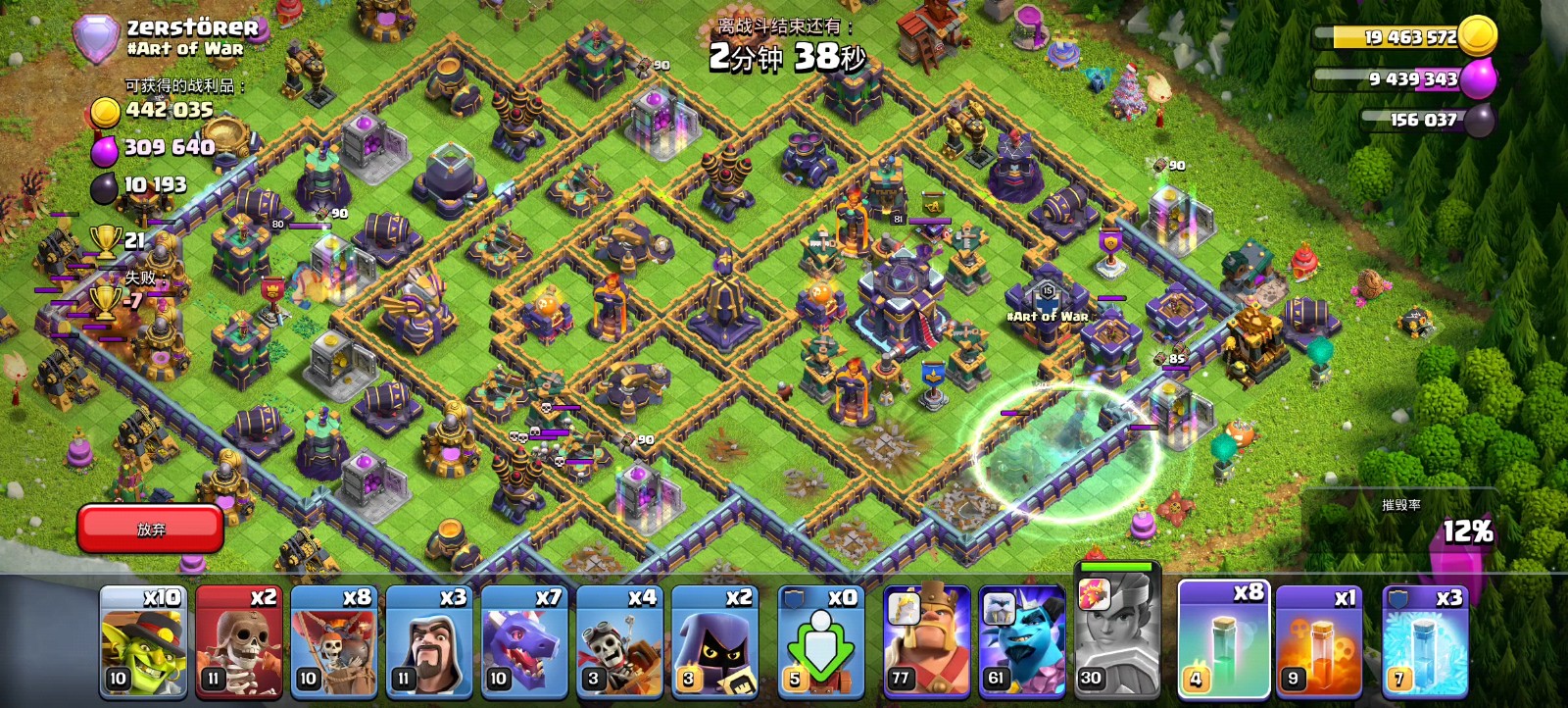This screenshot has width=1568, height=708.
Task: Select the Freeze spell card
Action: [x=1425, y=642]
